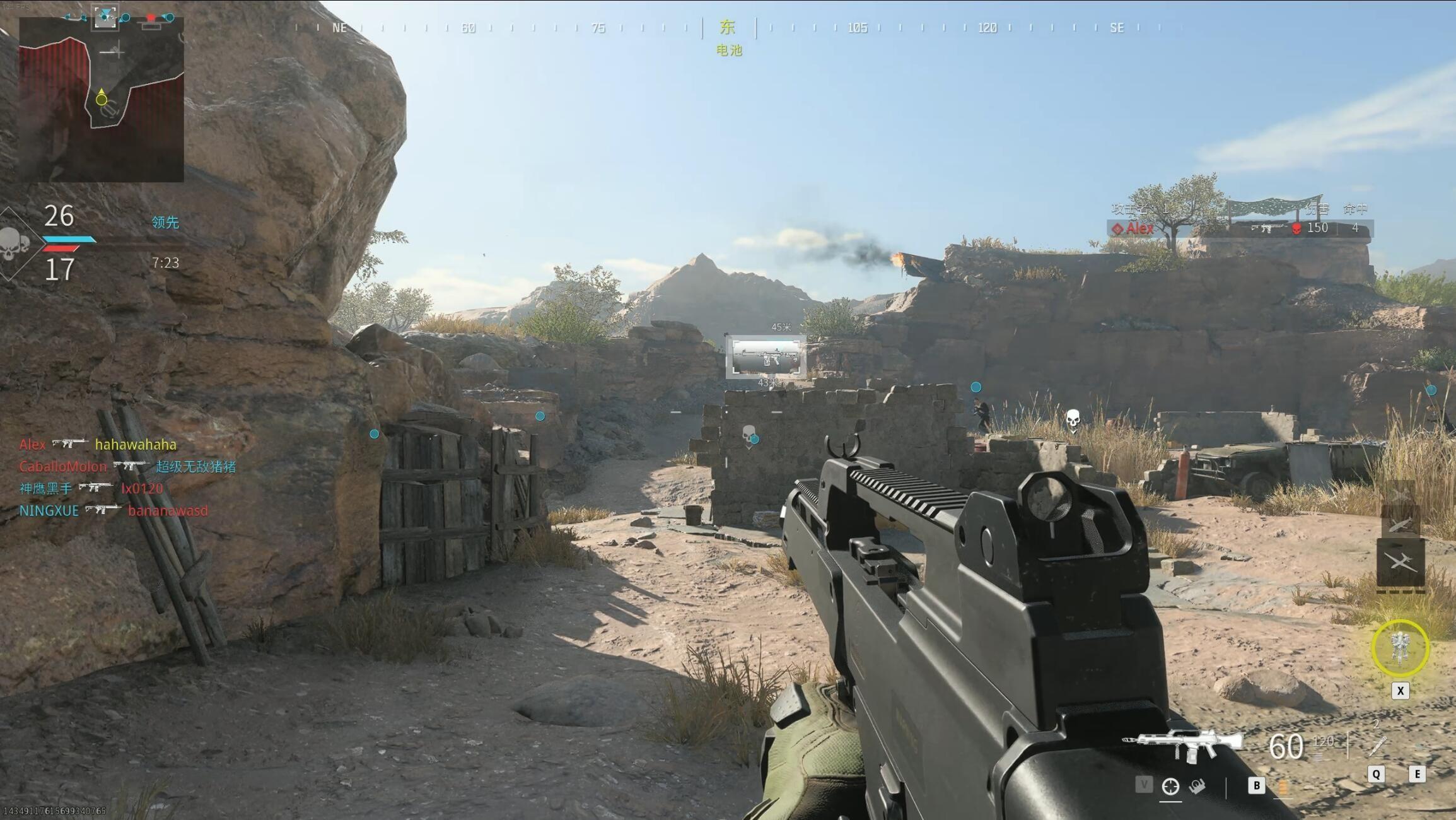The height and width of the screenshot is (820, 1456).
Task: Select the throwing knife equipment icon
Action: point(1377,746)
